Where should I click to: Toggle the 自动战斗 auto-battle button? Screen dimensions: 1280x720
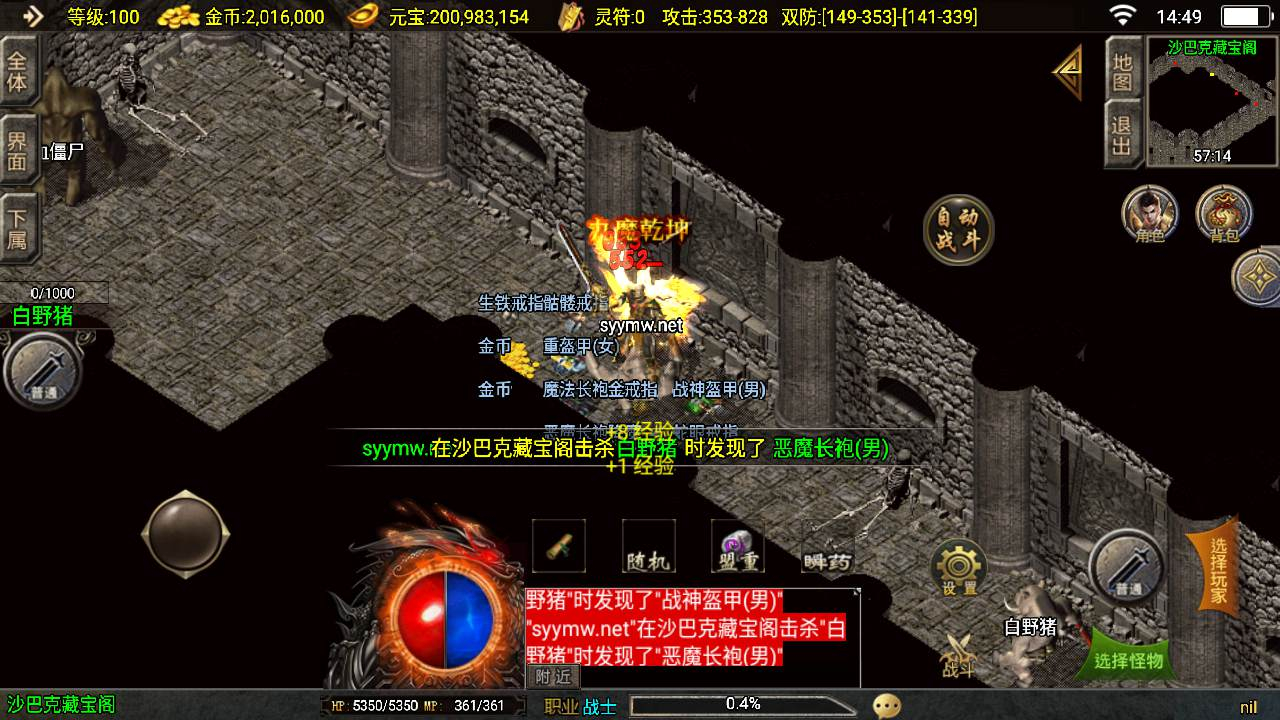point(958,231)
